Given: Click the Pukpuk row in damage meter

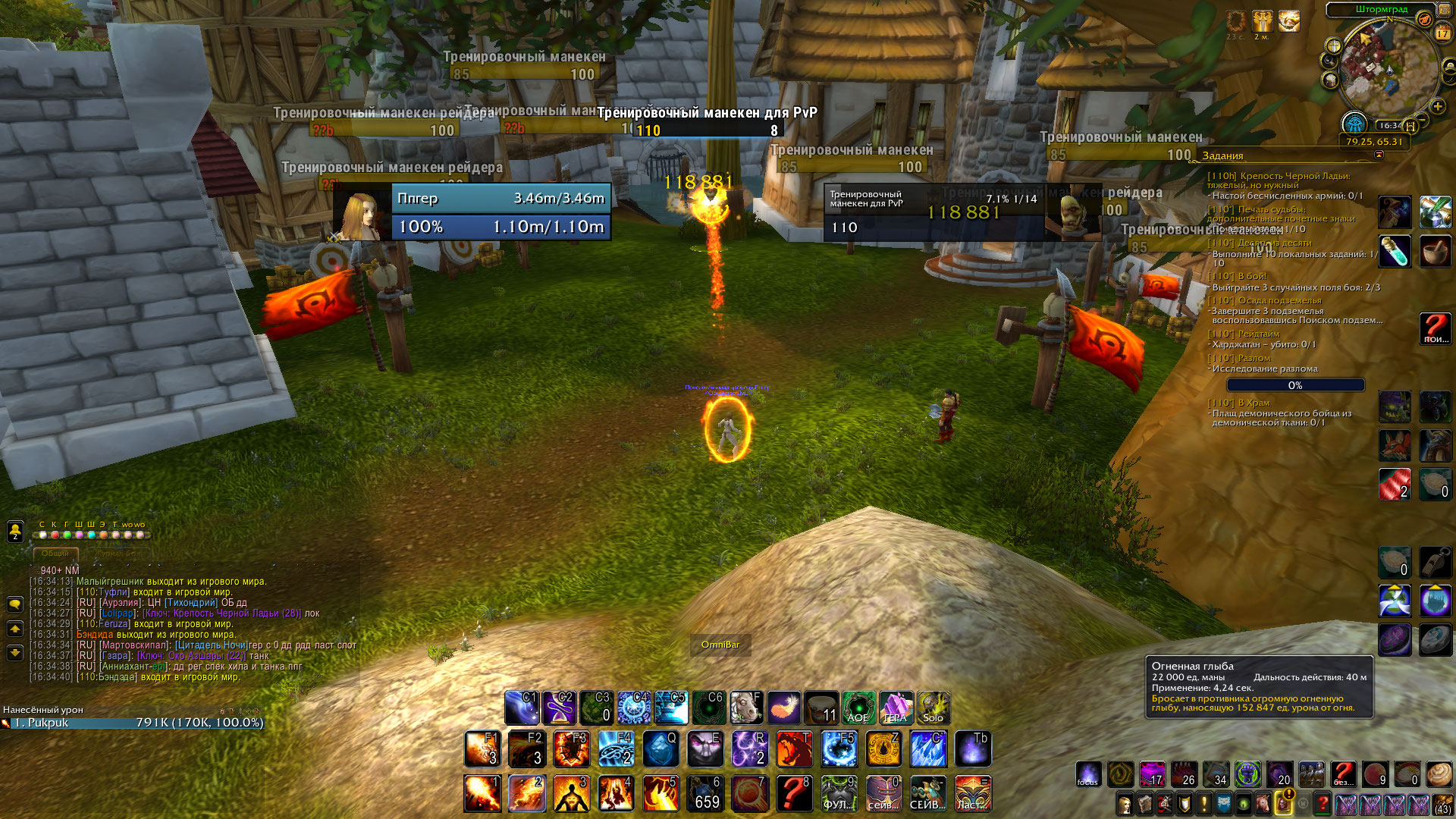Looking at the screenshot, I should click(x=133, y=723).
